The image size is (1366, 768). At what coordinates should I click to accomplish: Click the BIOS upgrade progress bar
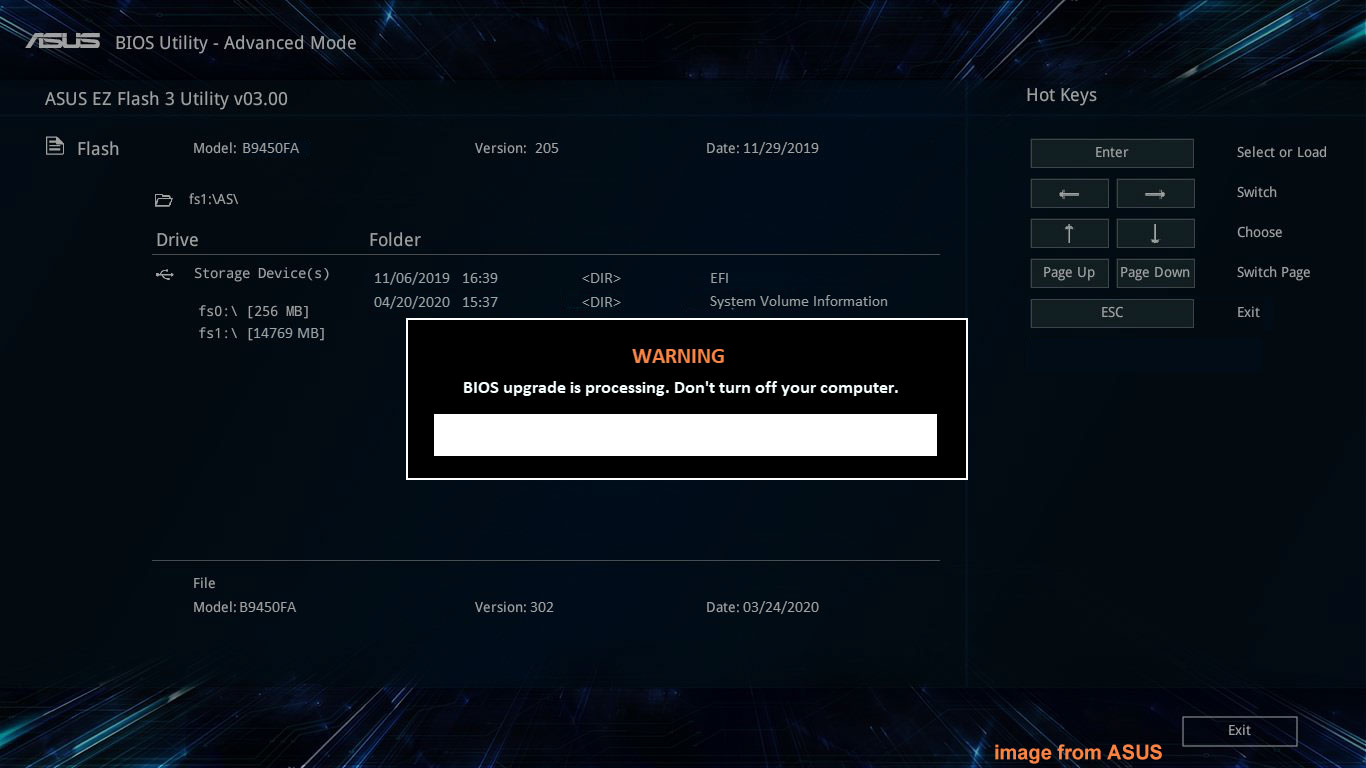[685, 435]
